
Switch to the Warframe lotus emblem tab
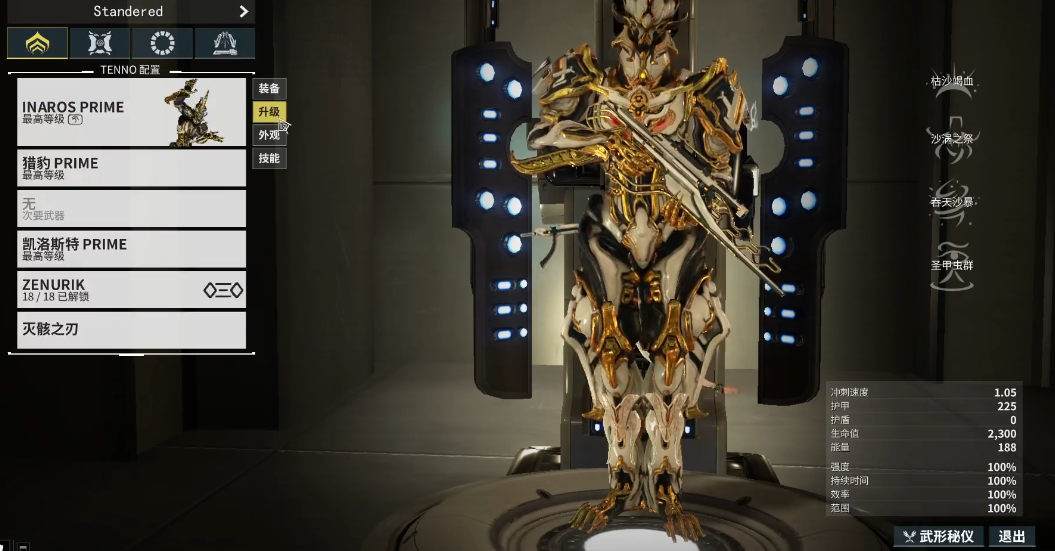[x=38, y=43]
